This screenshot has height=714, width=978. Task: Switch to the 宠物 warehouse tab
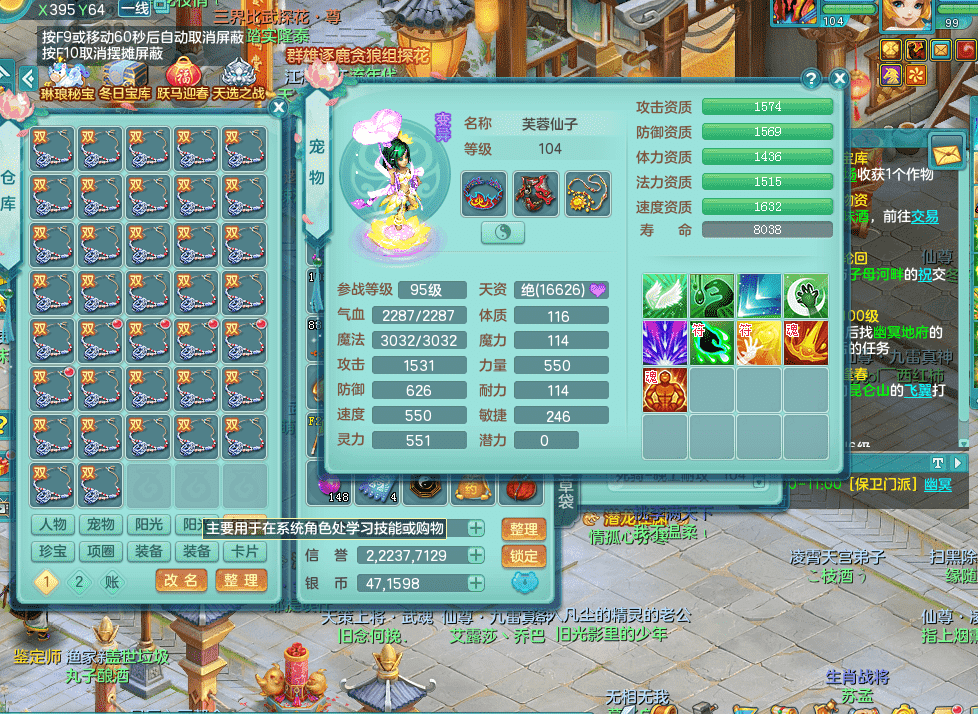point(101,525)
